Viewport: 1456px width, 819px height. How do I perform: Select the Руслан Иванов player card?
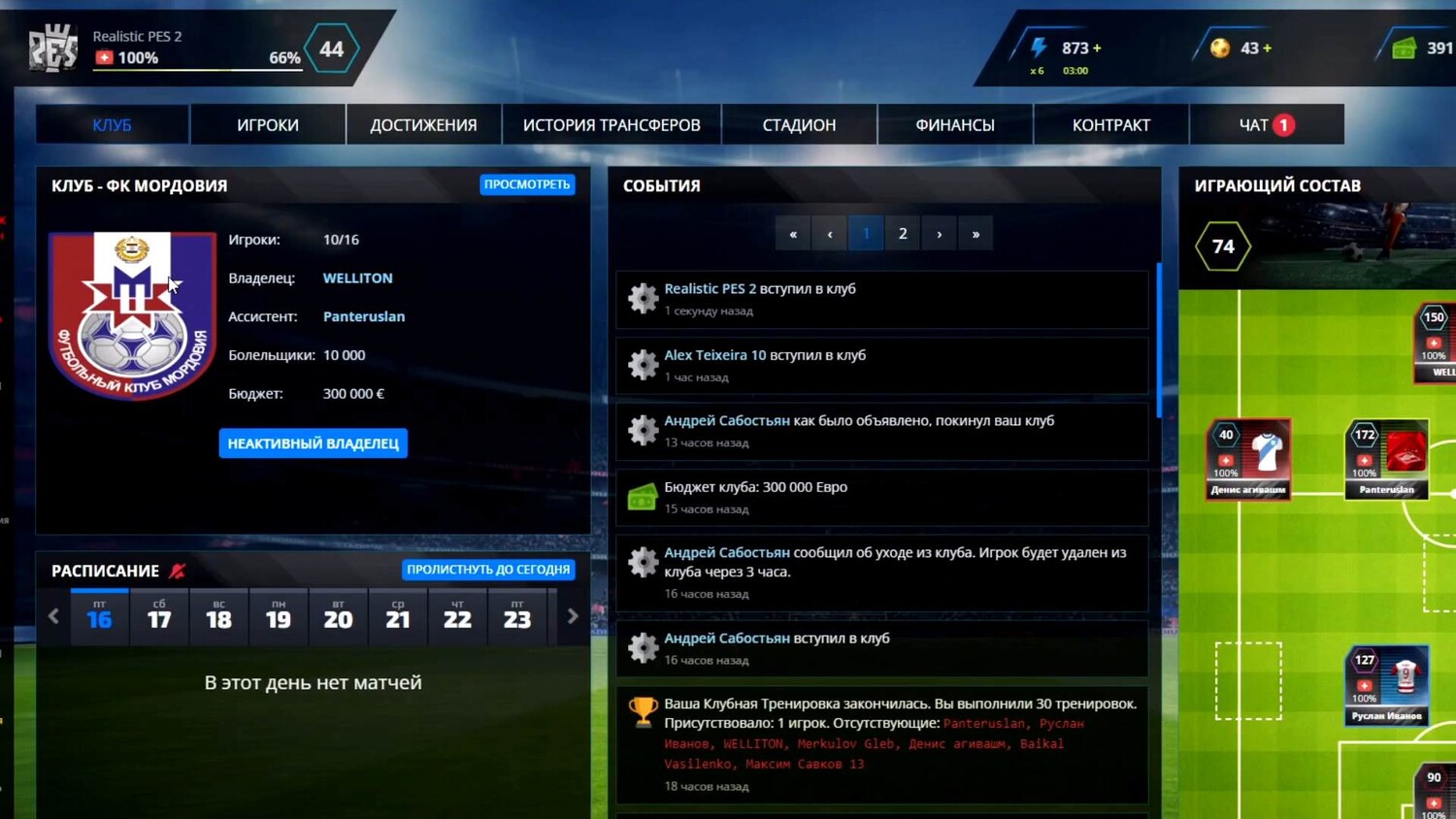coord(1386,686)
